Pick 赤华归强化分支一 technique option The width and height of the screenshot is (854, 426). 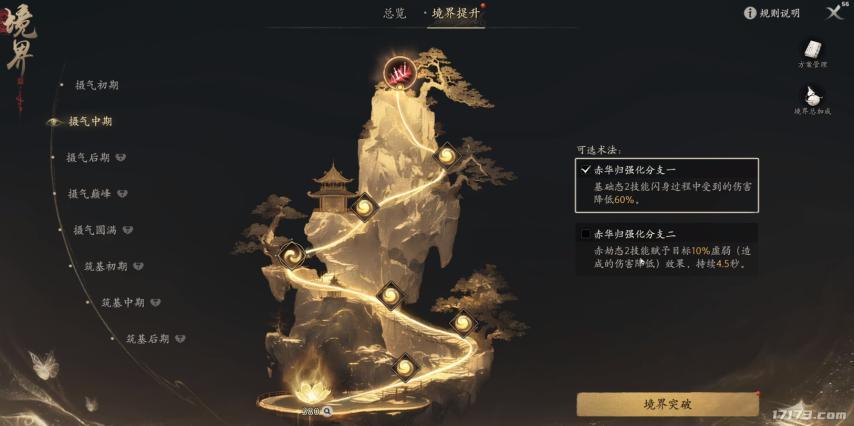(x=666, y=185)
